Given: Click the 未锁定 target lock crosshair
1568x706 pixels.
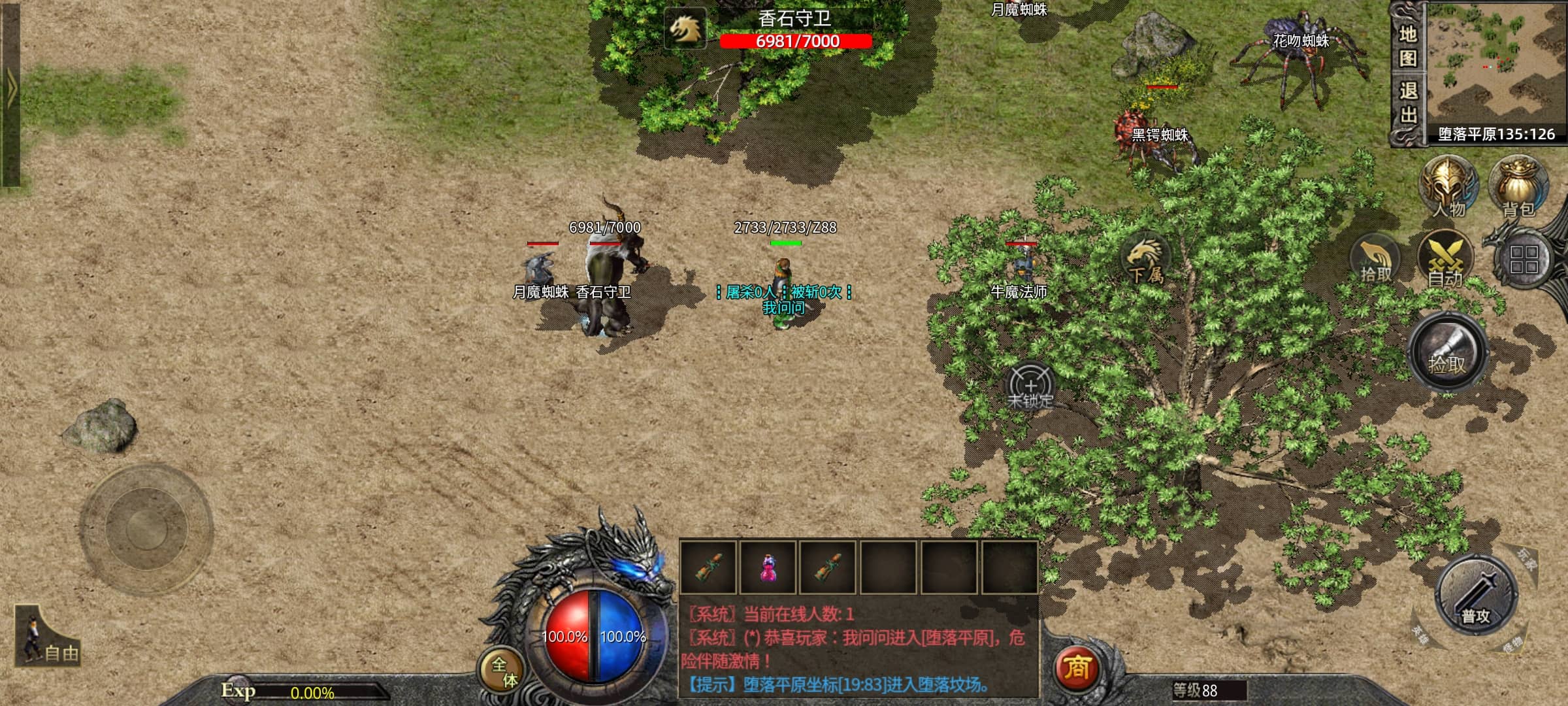Looking at the screenshot, I should [x=1030, y=387].
